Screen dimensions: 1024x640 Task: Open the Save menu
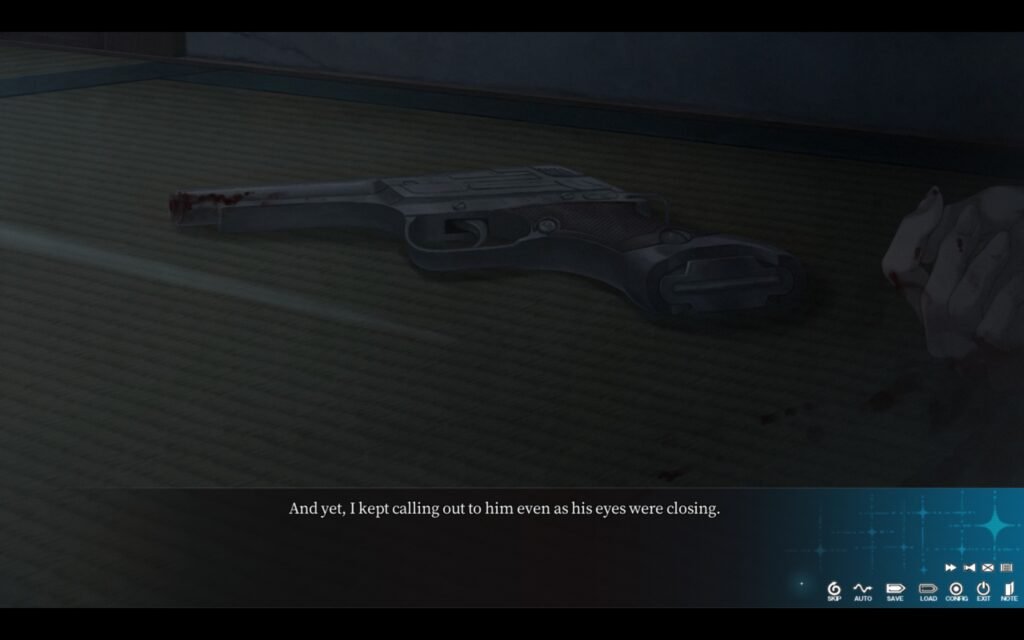click(894, 590)
